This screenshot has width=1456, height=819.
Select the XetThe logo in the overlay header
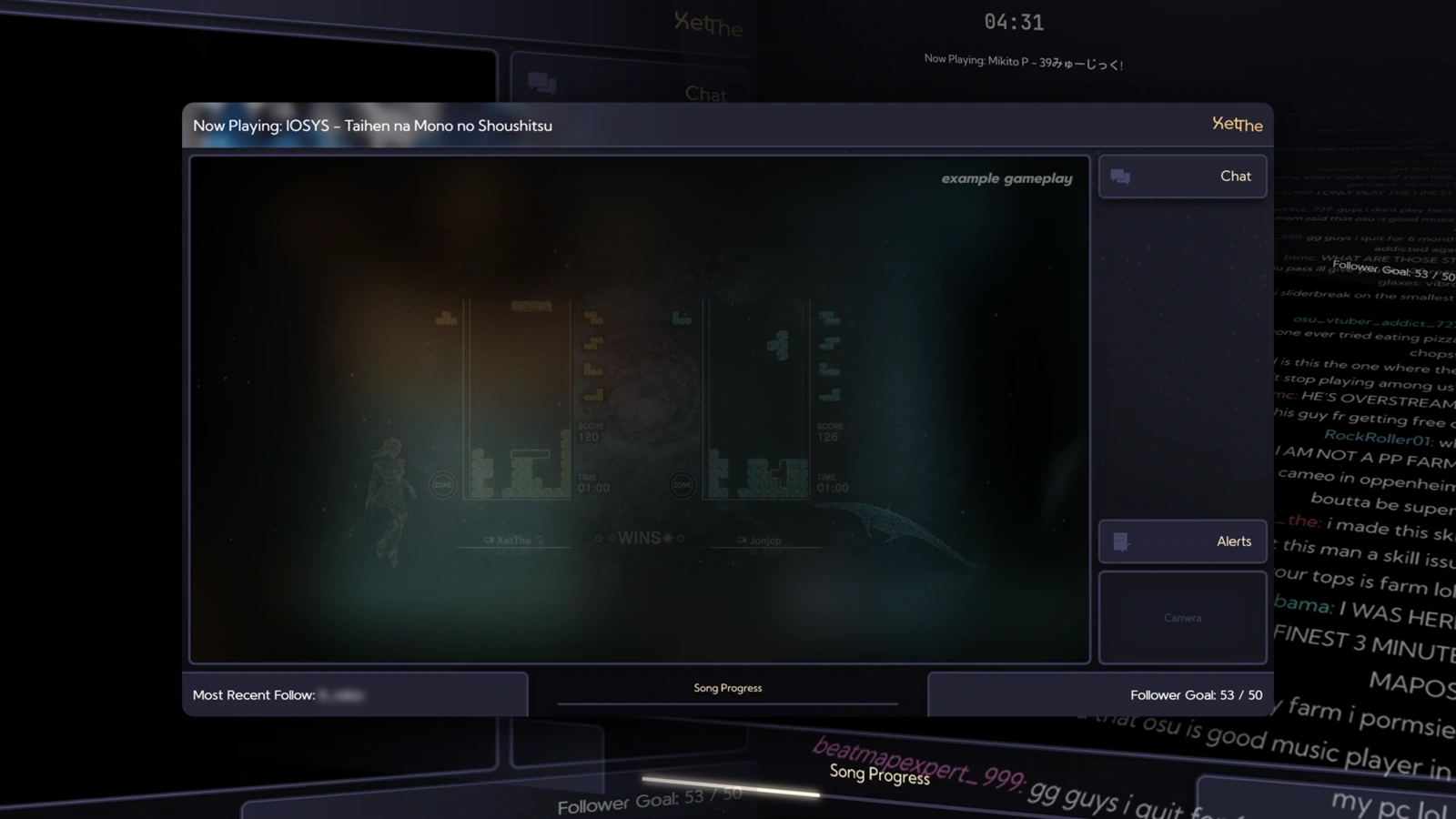(x=1237, y=126)
